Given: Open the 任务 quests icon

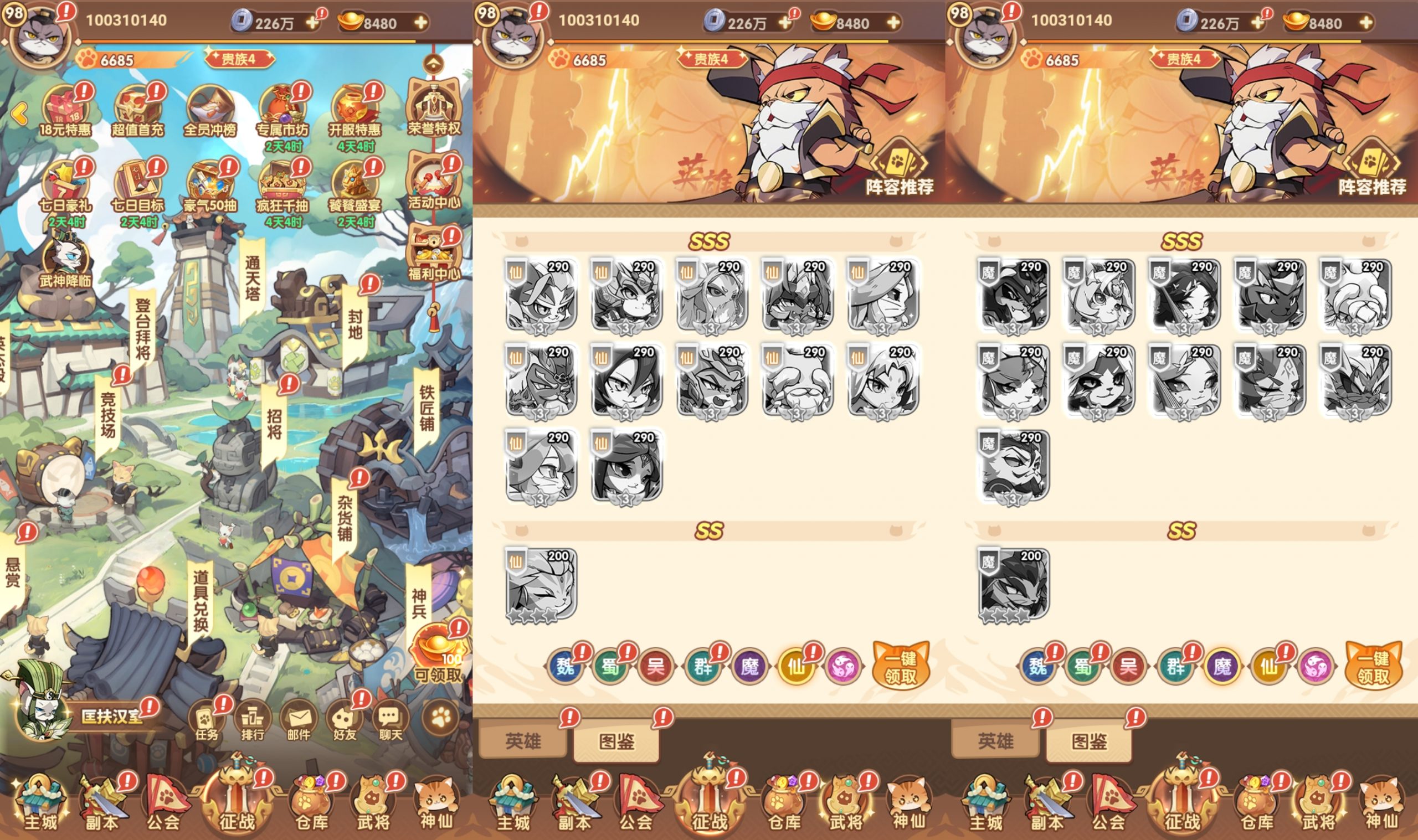Looking at the screenshot, I should coord(207,719).
